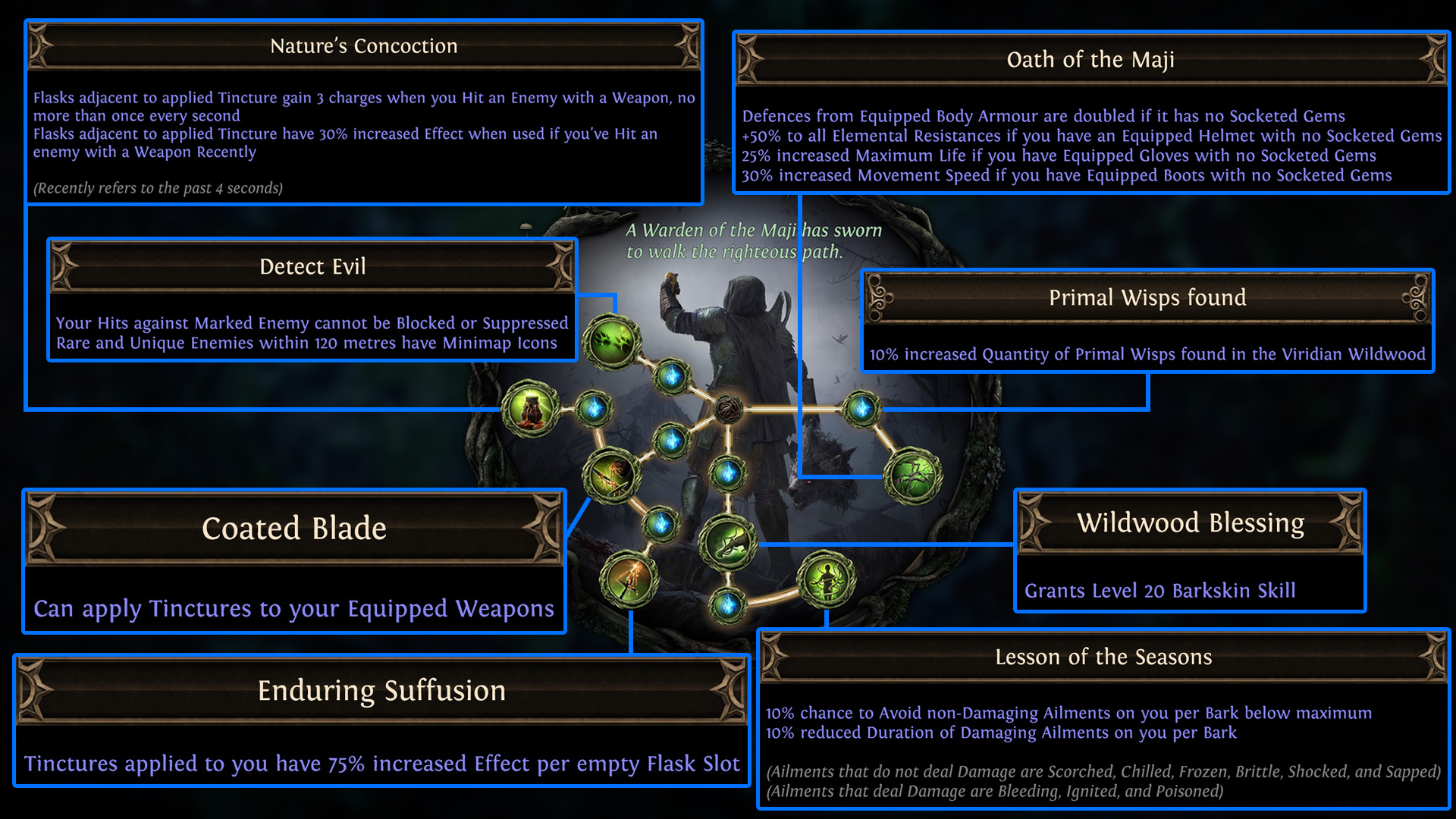Select the blue node above Enduring Suffusion
The image size is (1456, 819).
(x=661, y=524)
